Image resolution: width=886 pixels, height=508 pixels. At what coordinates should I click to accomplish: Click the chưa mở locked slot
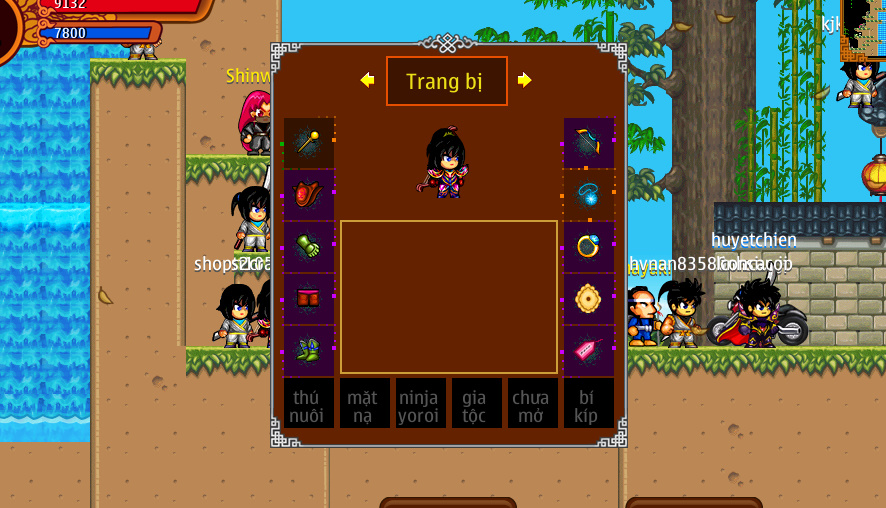pos(532,403)
